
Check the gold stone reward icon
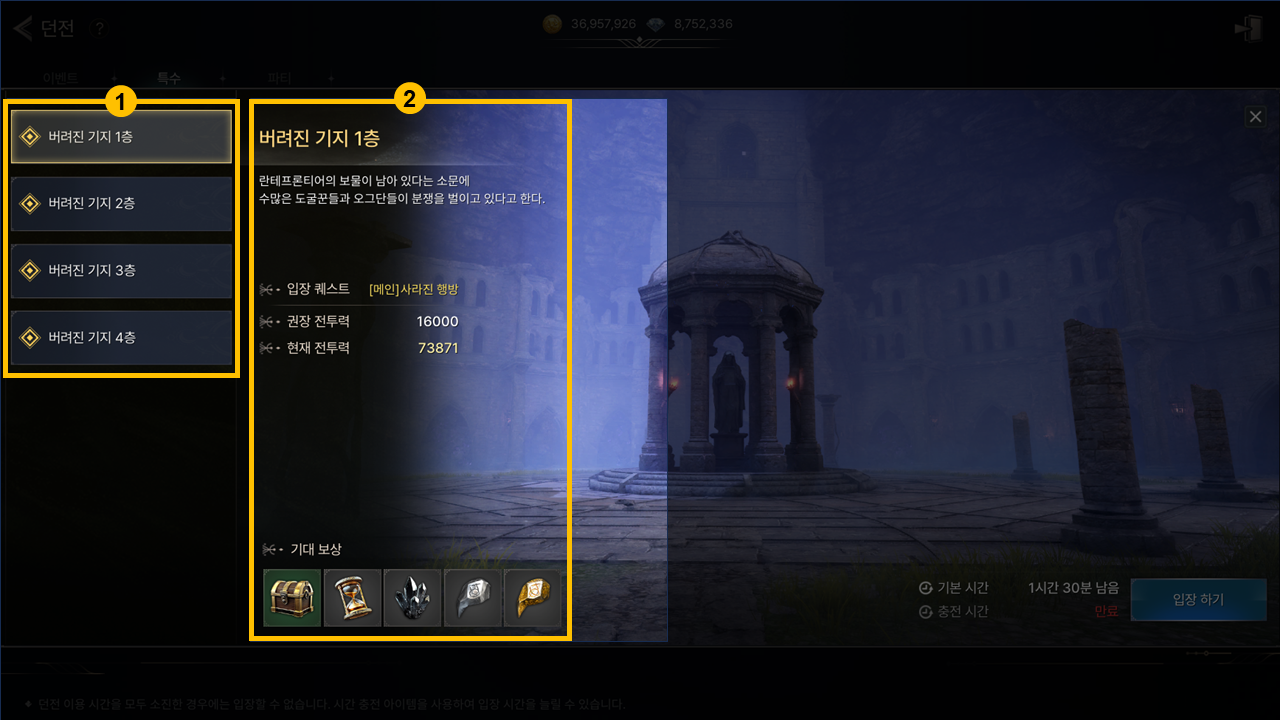pos(532,598)
